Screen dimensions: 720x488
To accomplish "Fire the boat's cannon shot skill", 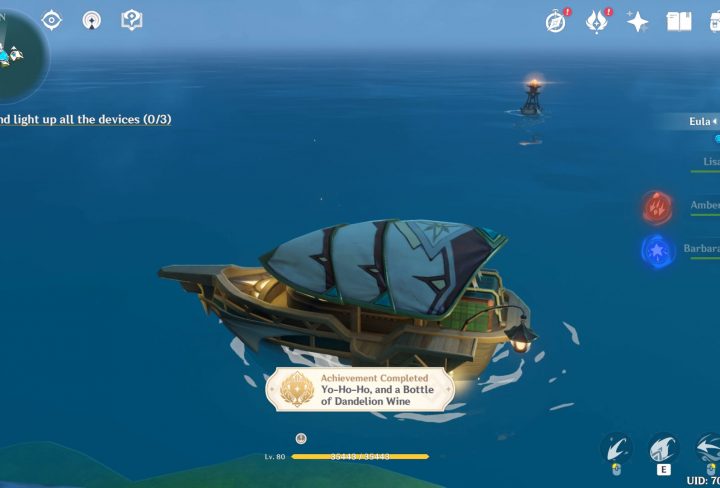I will click(618, 448).
